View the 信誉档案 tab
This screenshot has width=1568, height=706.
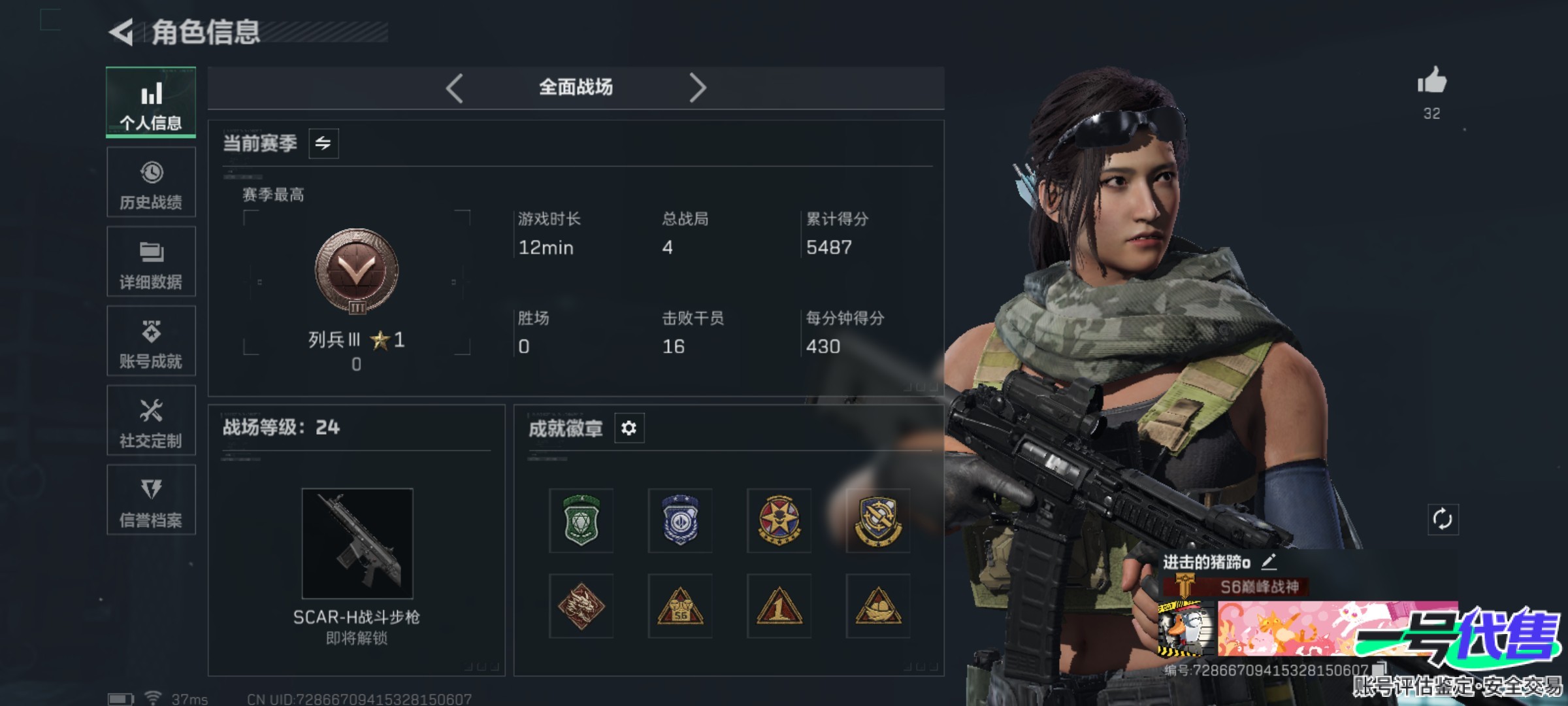[151, 500]
